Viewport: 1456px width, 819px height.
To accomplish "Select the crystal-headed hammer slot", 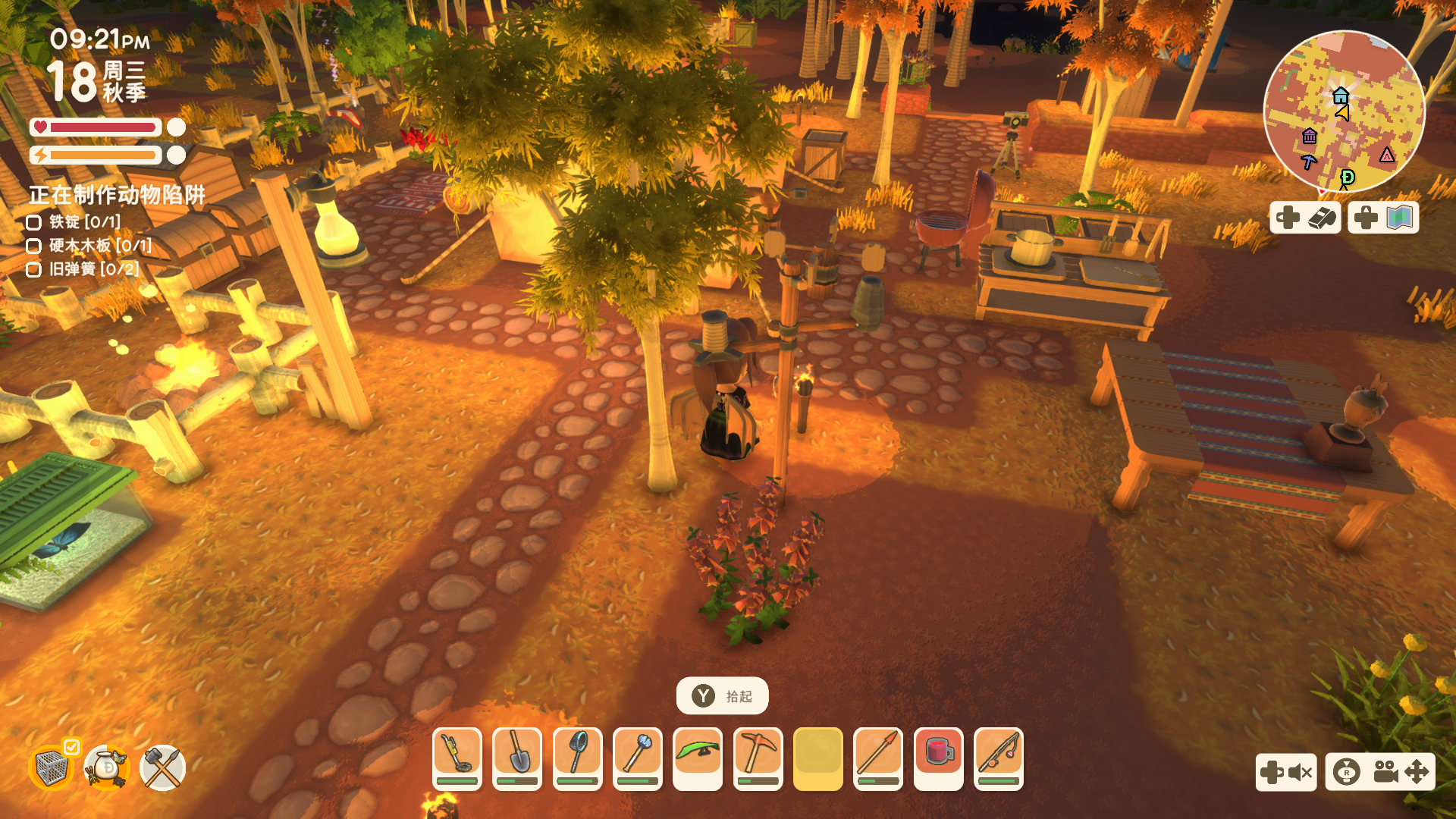I will pyautogui.click(x=637, y=758).
